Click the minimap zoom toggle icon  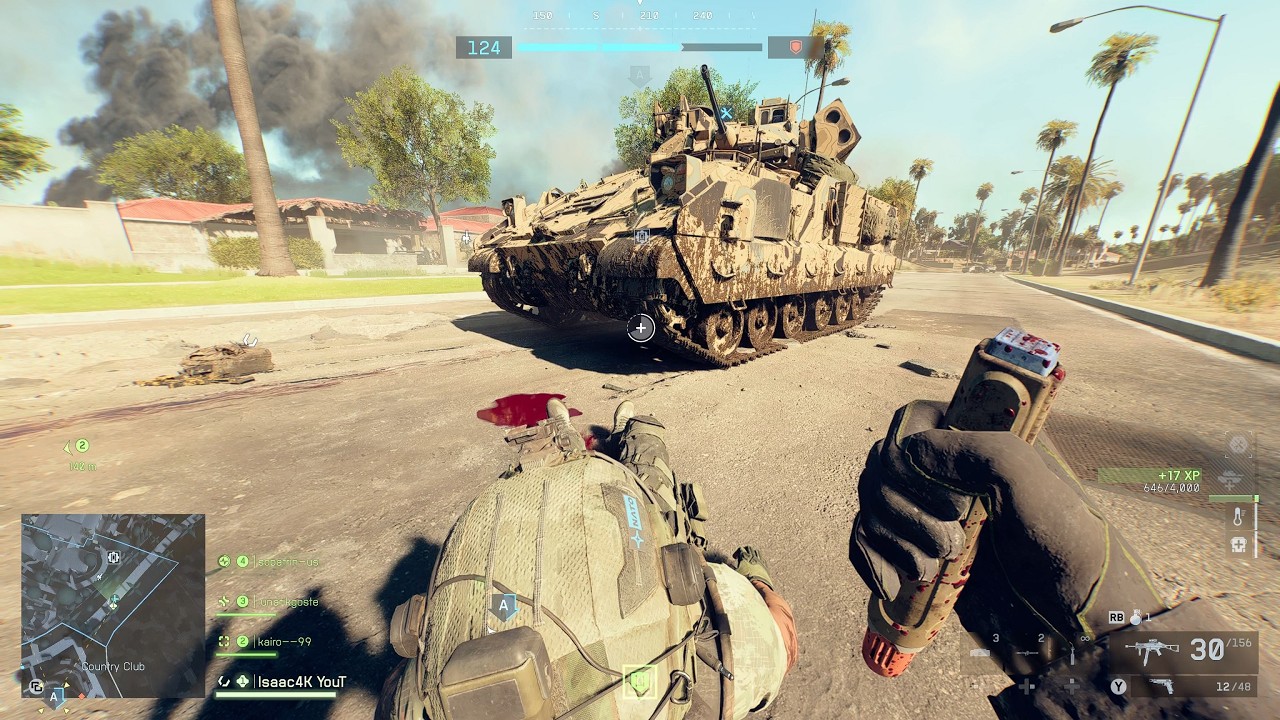[35, 687]
